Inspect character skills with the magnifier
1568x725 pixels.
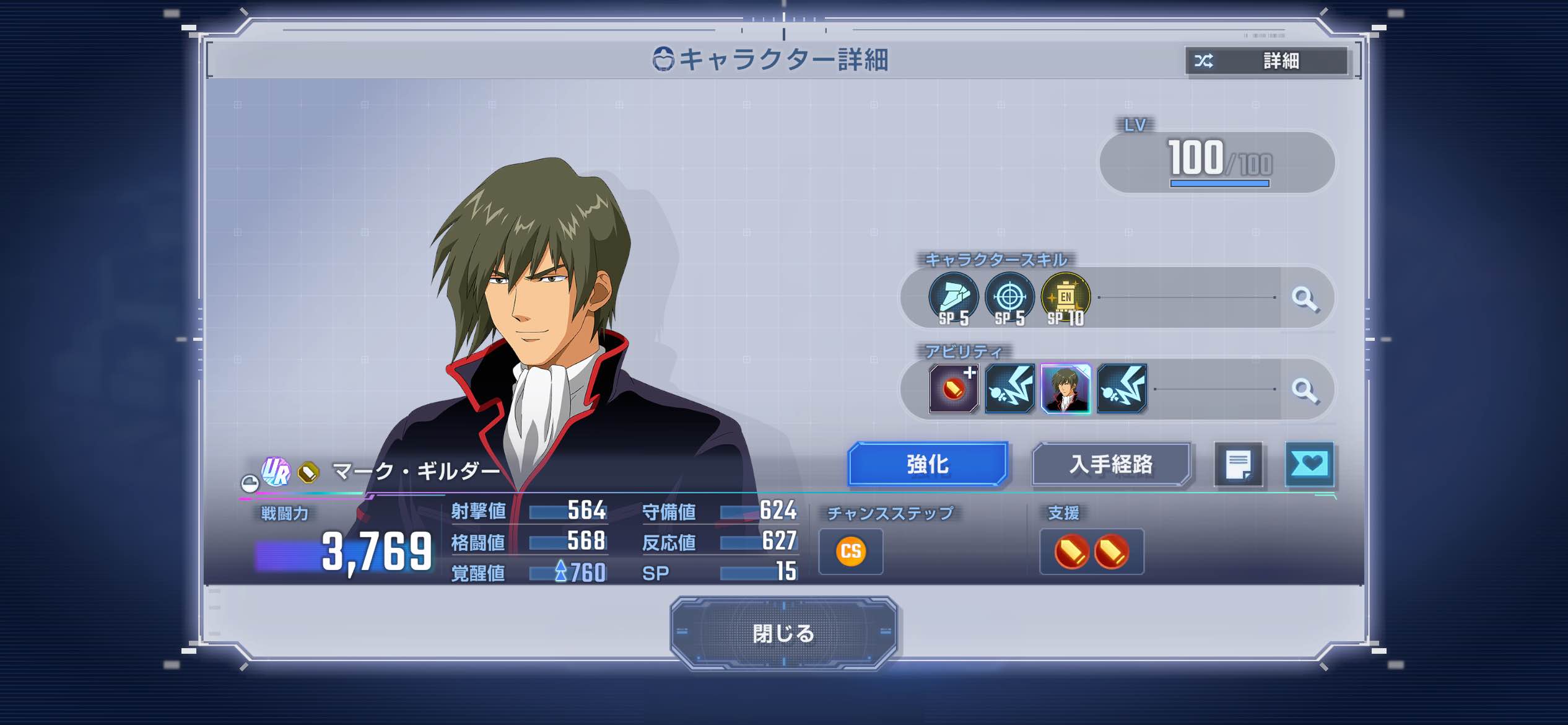[1305, 298]
